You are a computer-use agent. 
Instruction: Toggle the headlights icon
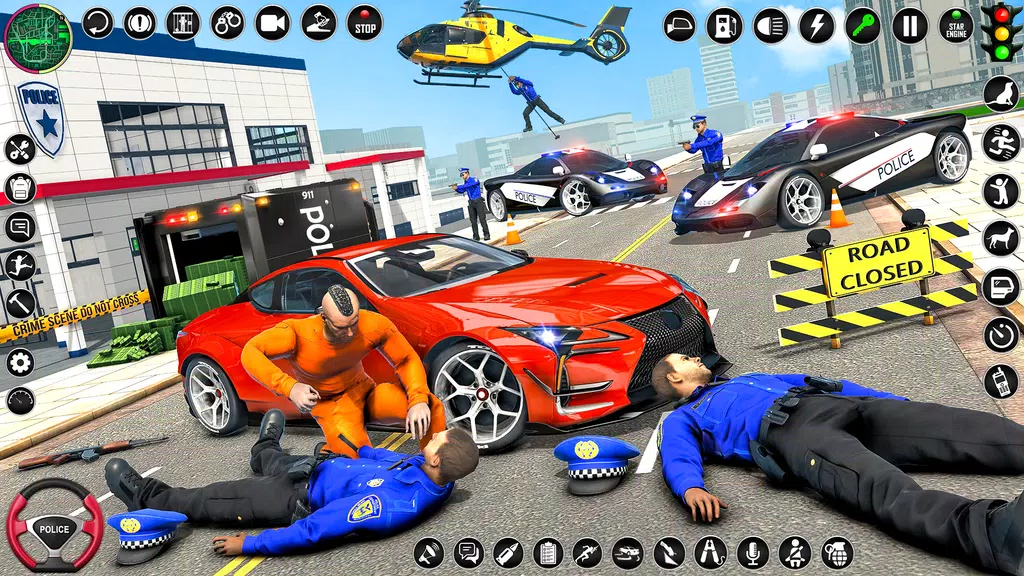pyautogui.click(x=770, y=25)
